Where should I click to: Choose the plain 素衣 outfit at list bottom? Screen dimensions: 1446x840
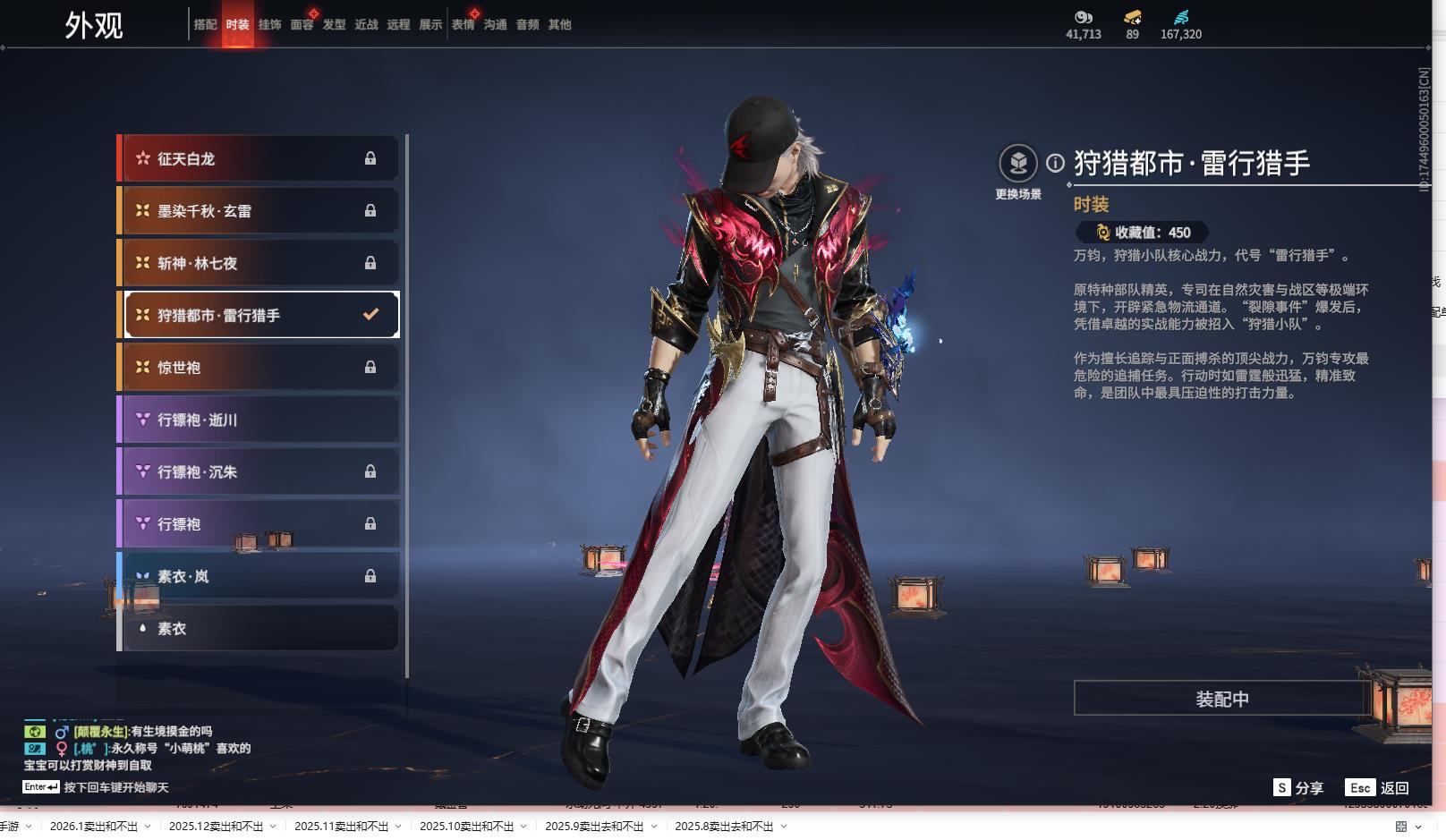259,628
